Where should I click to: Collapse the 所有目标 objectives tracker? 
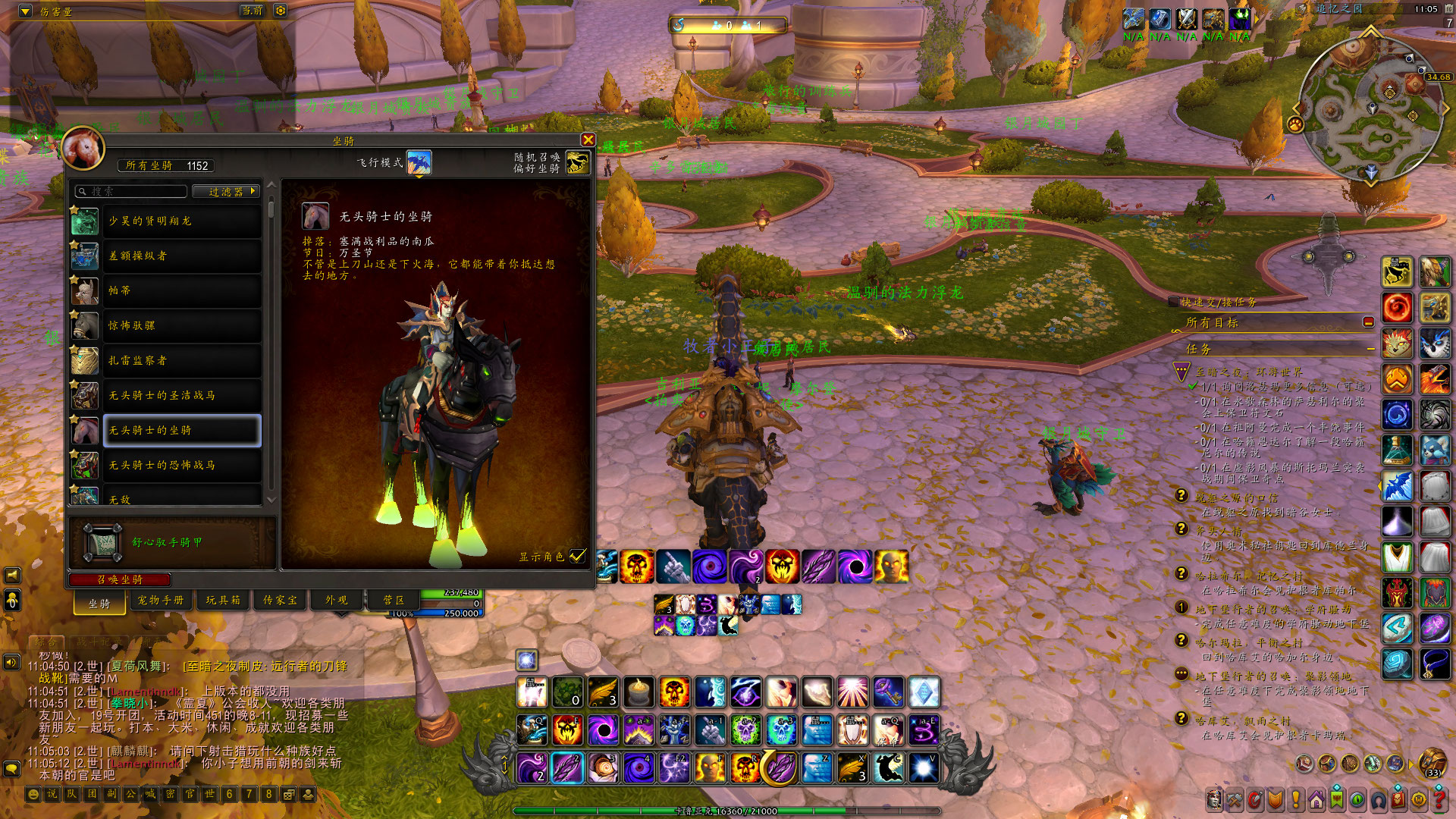[1368, 322]
